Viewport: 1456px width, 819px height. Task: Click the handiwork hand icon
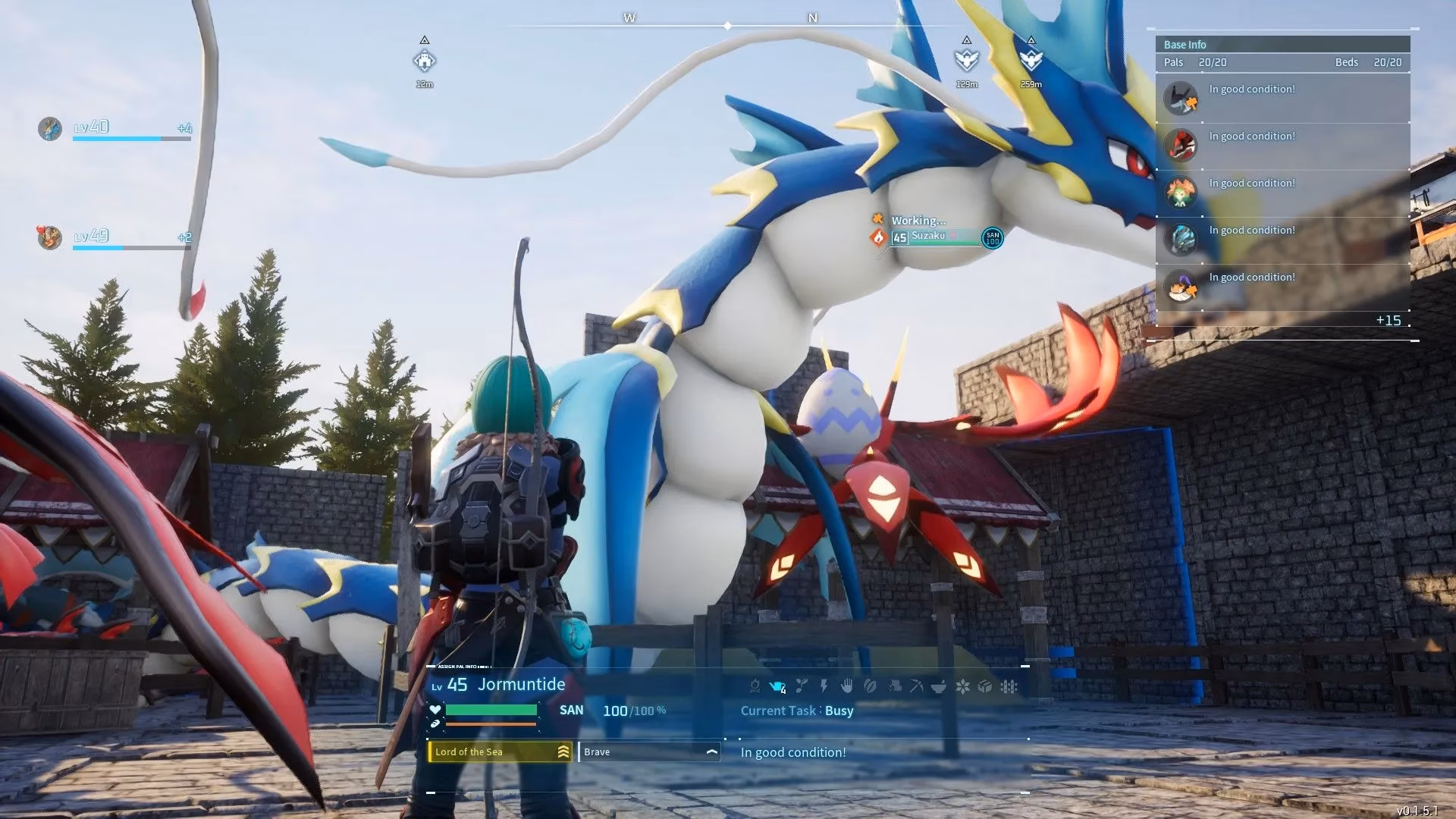pos(847,686)
